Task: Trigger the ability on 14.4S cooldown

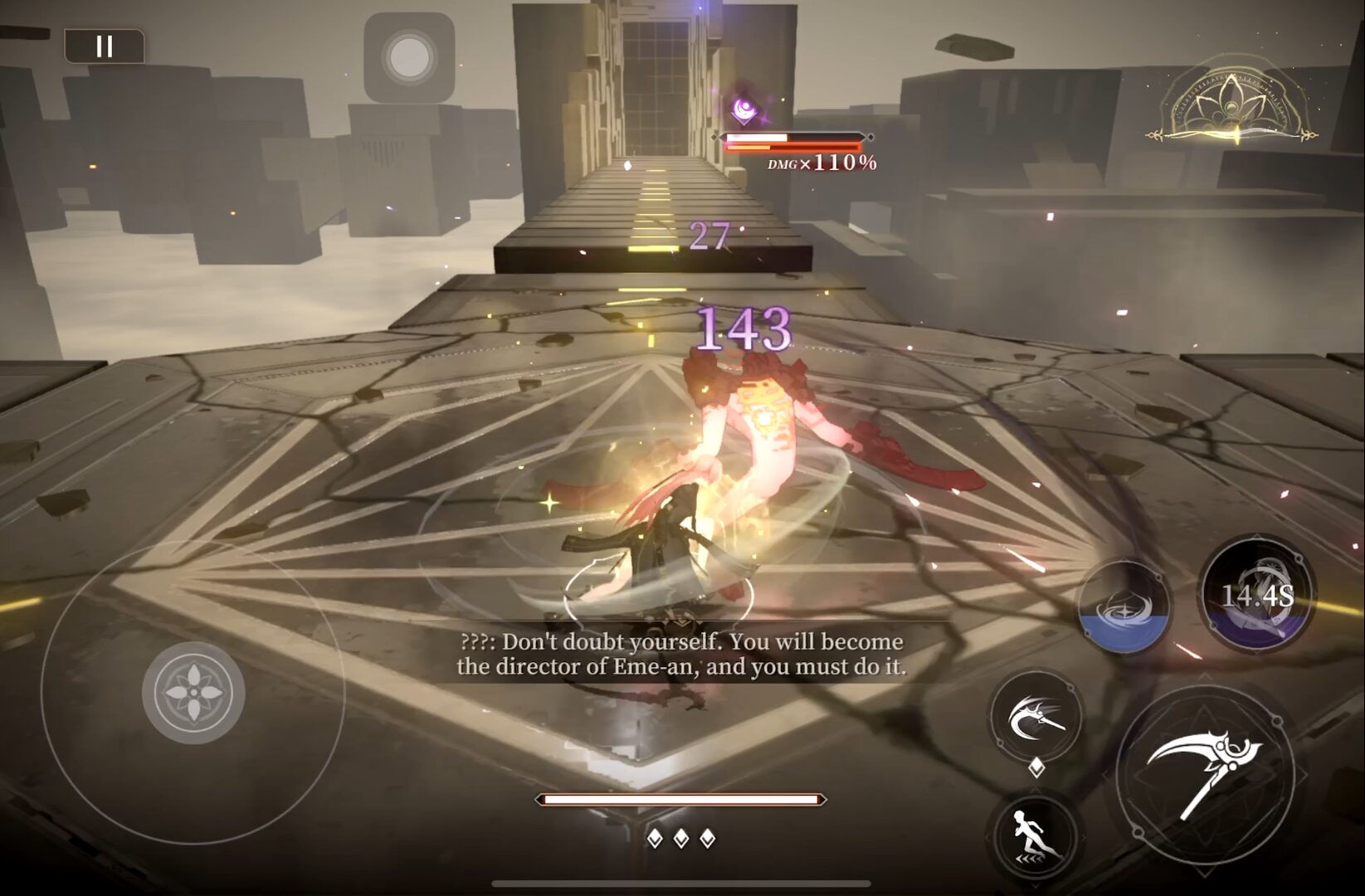Action: click(x=1257, y=595)
